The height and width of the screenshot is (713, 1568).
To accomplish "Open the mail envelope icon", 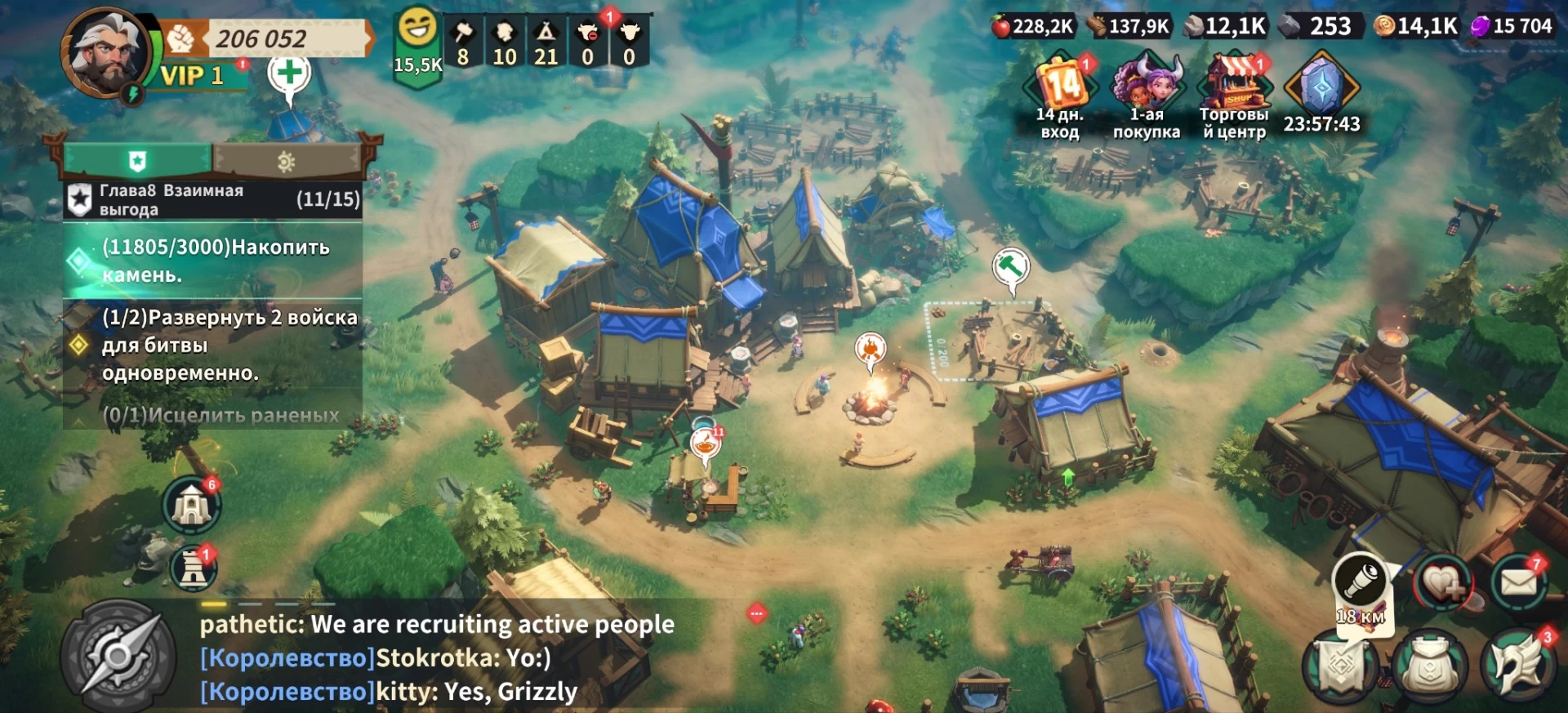I will (x=1518, y=583).
